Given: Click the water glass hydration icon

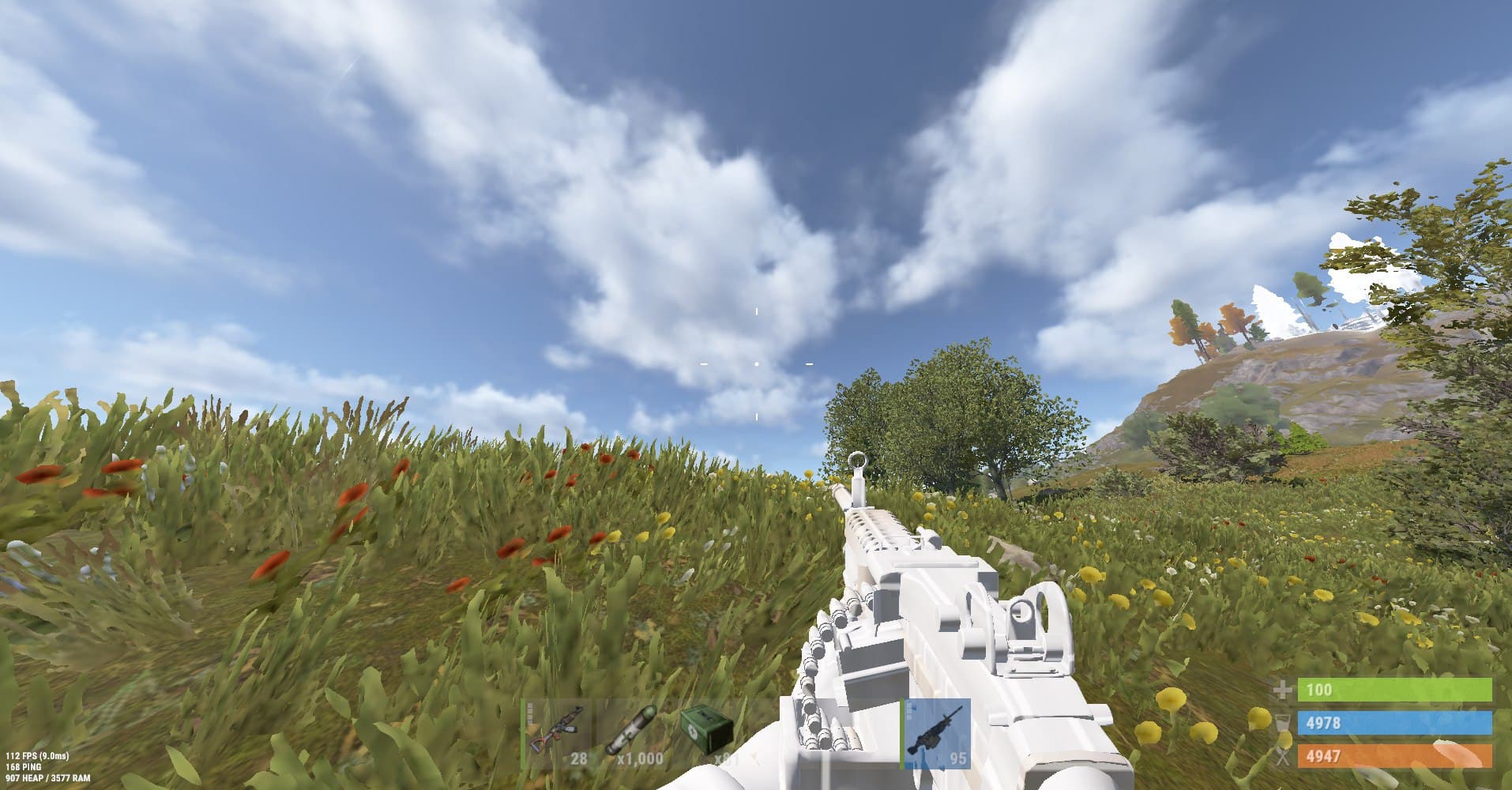Looking at the screenshot, I should click(1283, 723).
